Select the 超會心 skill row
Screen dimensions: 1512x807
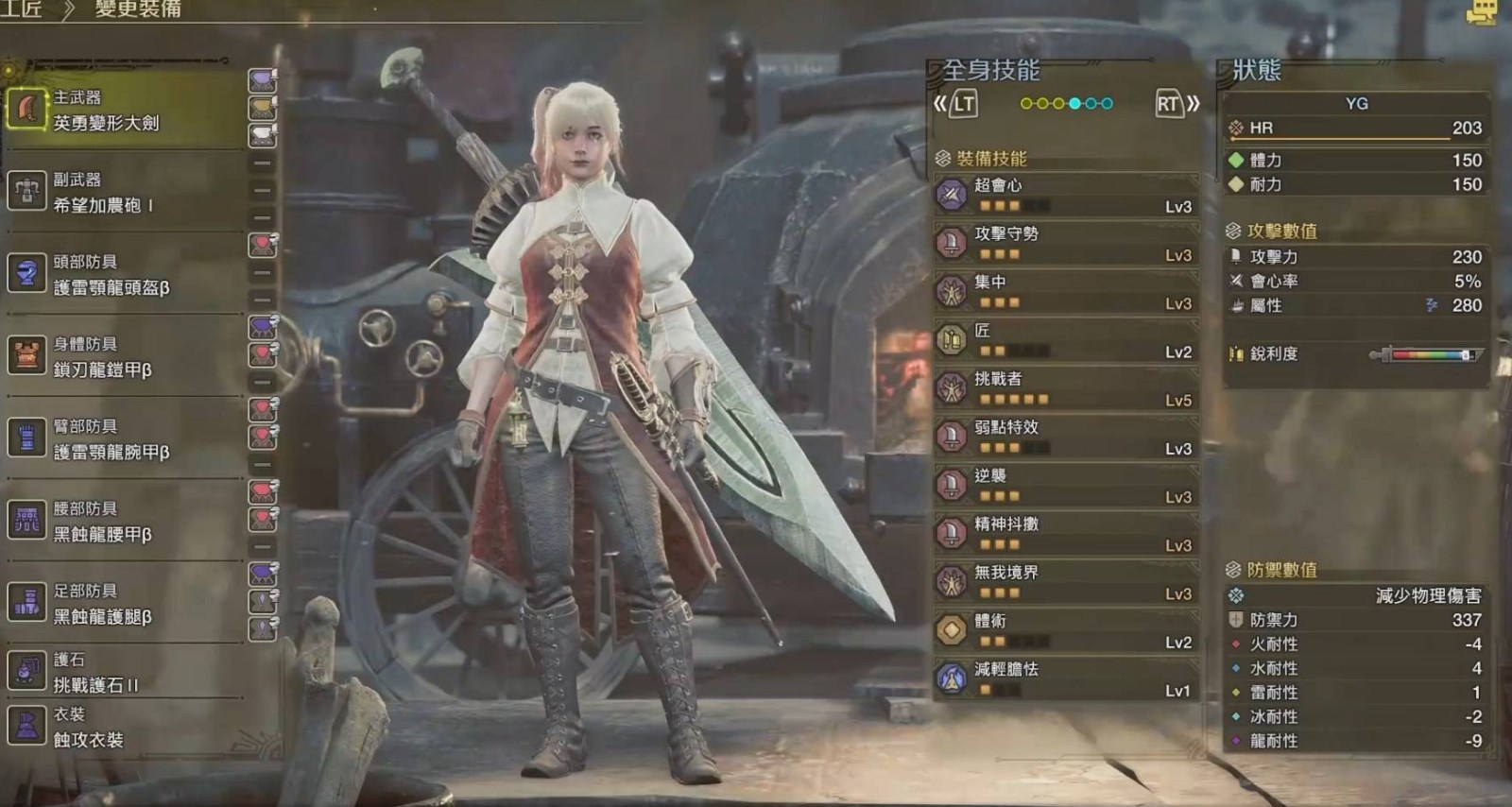pyautogui.click(x=1066, y=195)
